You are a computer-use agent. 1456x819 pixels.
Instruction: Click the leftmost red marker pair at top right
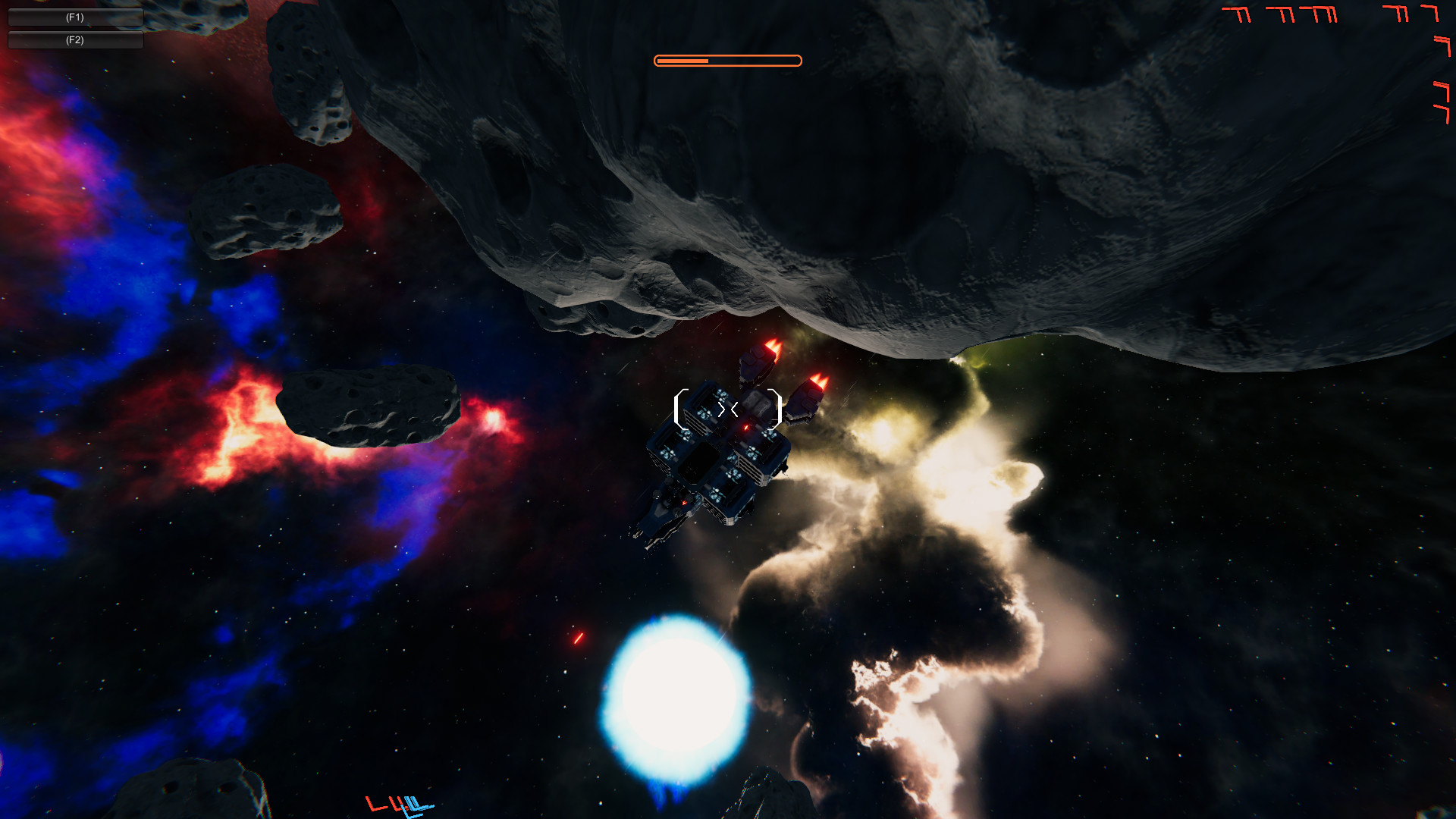click(1236, 14)
